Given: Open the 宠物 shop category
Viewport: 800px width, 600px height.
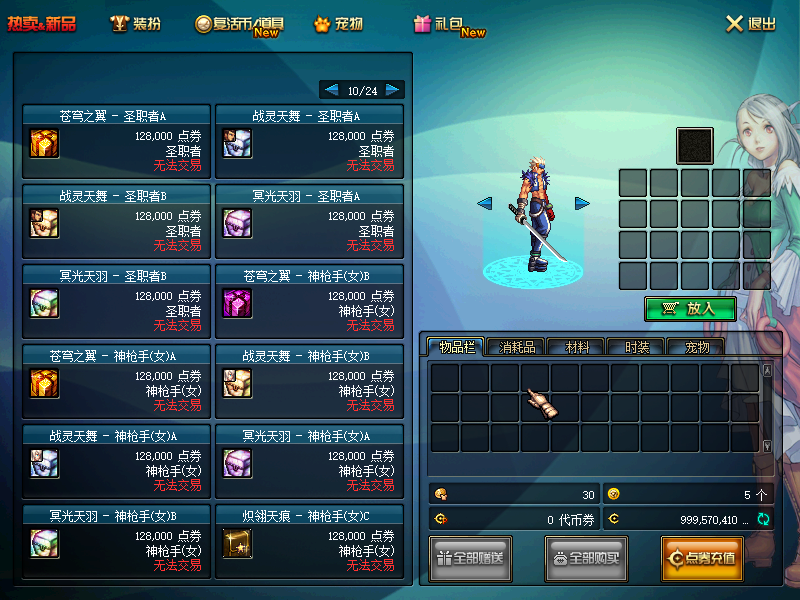Looking at the screenshot, I should [x=338, y=24].
